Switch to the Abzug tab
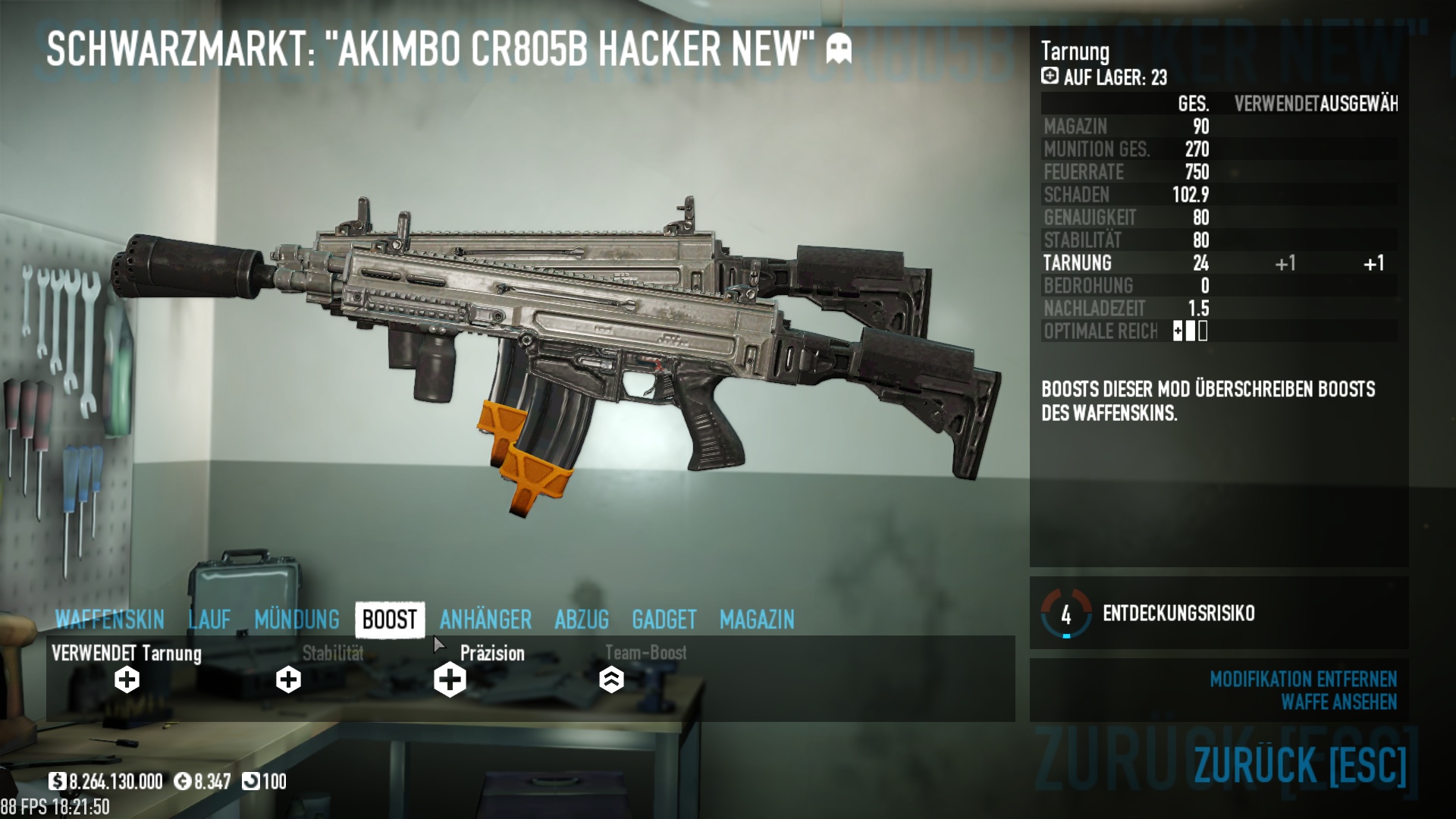The width and height of the screenshot is (1456, 819). coord(582,620)
